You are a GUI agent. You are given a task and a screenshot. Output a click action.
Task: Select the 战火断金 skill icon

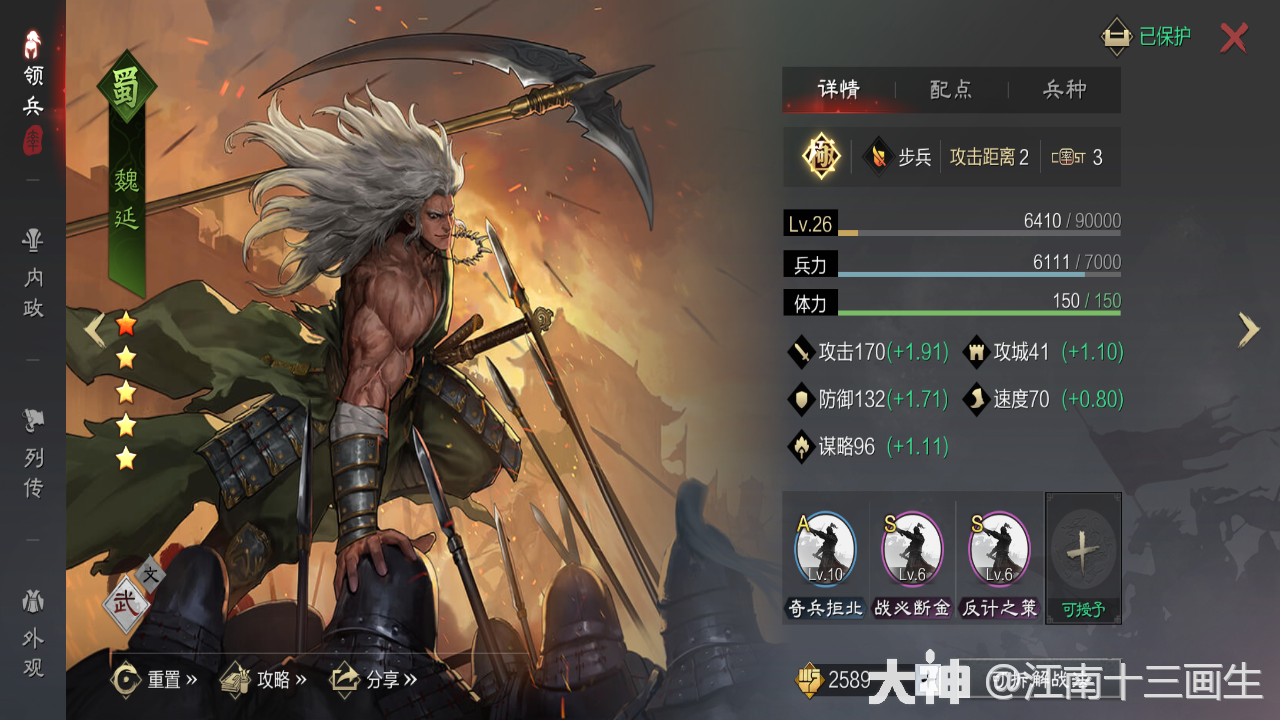click(x=910, y=548)
